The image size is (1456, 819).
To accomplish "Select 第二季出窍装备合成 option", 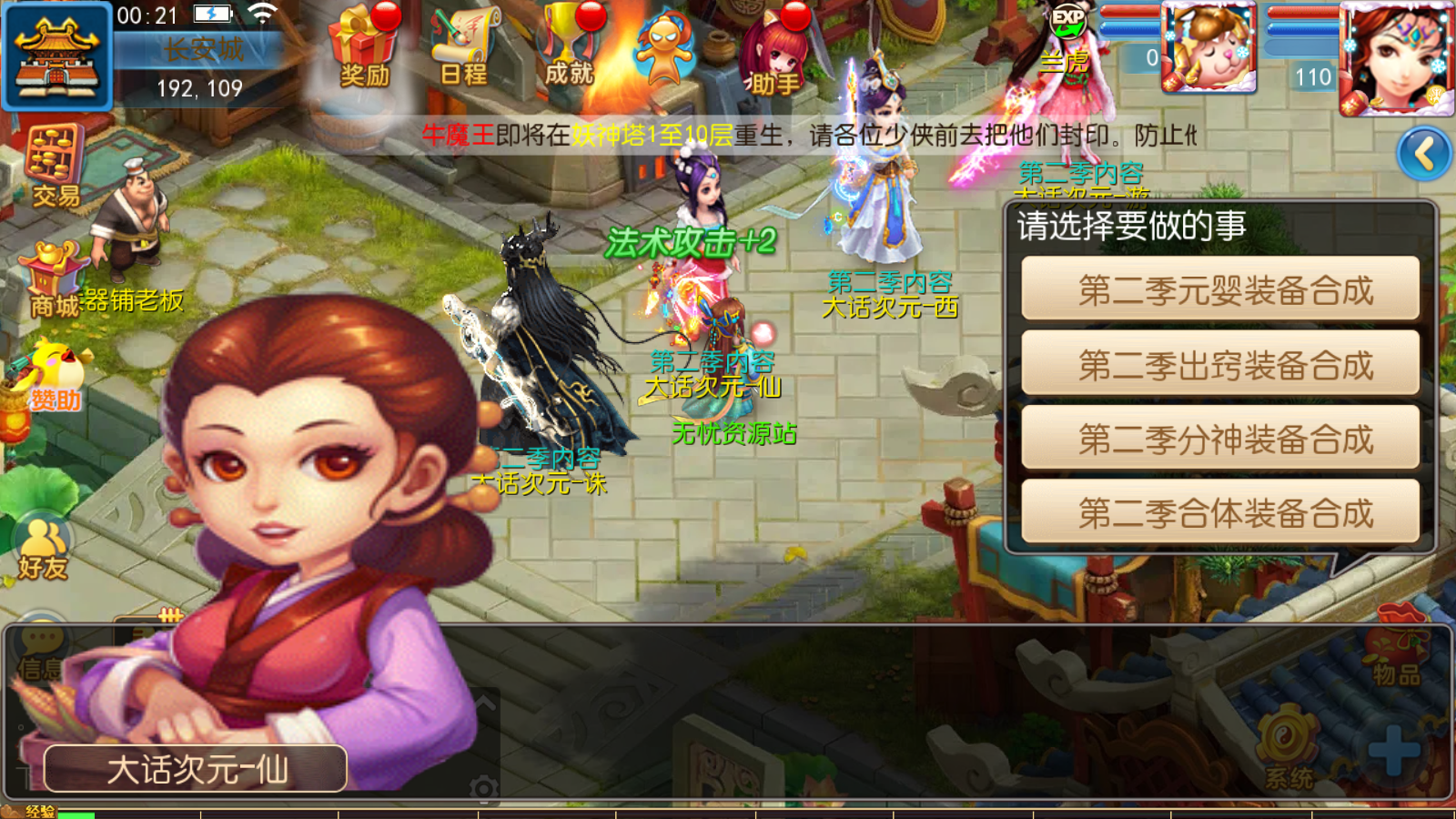I will click(1220, 364).
